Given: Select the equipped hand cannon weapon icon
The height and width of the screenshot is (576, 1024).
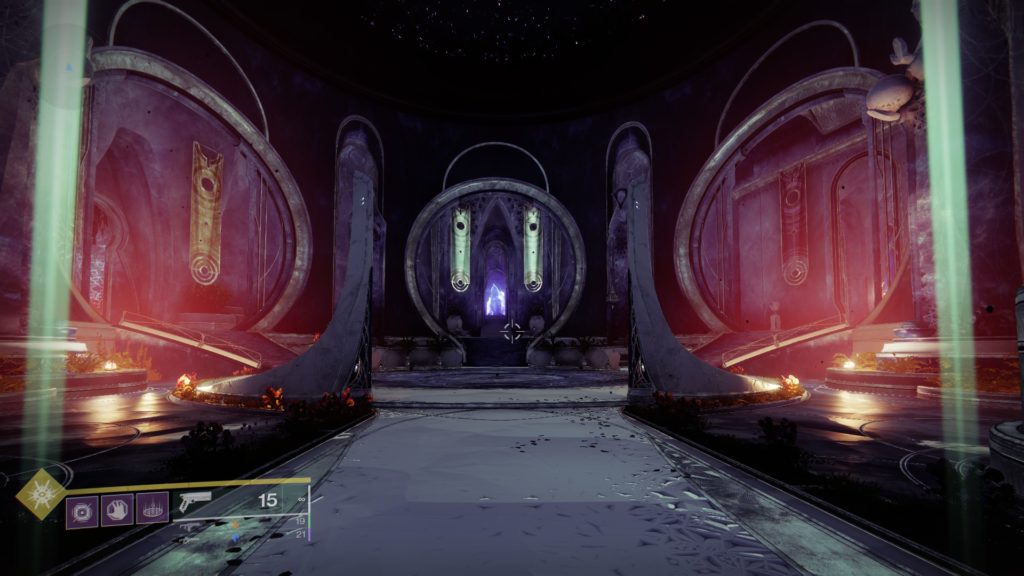Looking at the screenshot, I should click(x=195, y=503).
